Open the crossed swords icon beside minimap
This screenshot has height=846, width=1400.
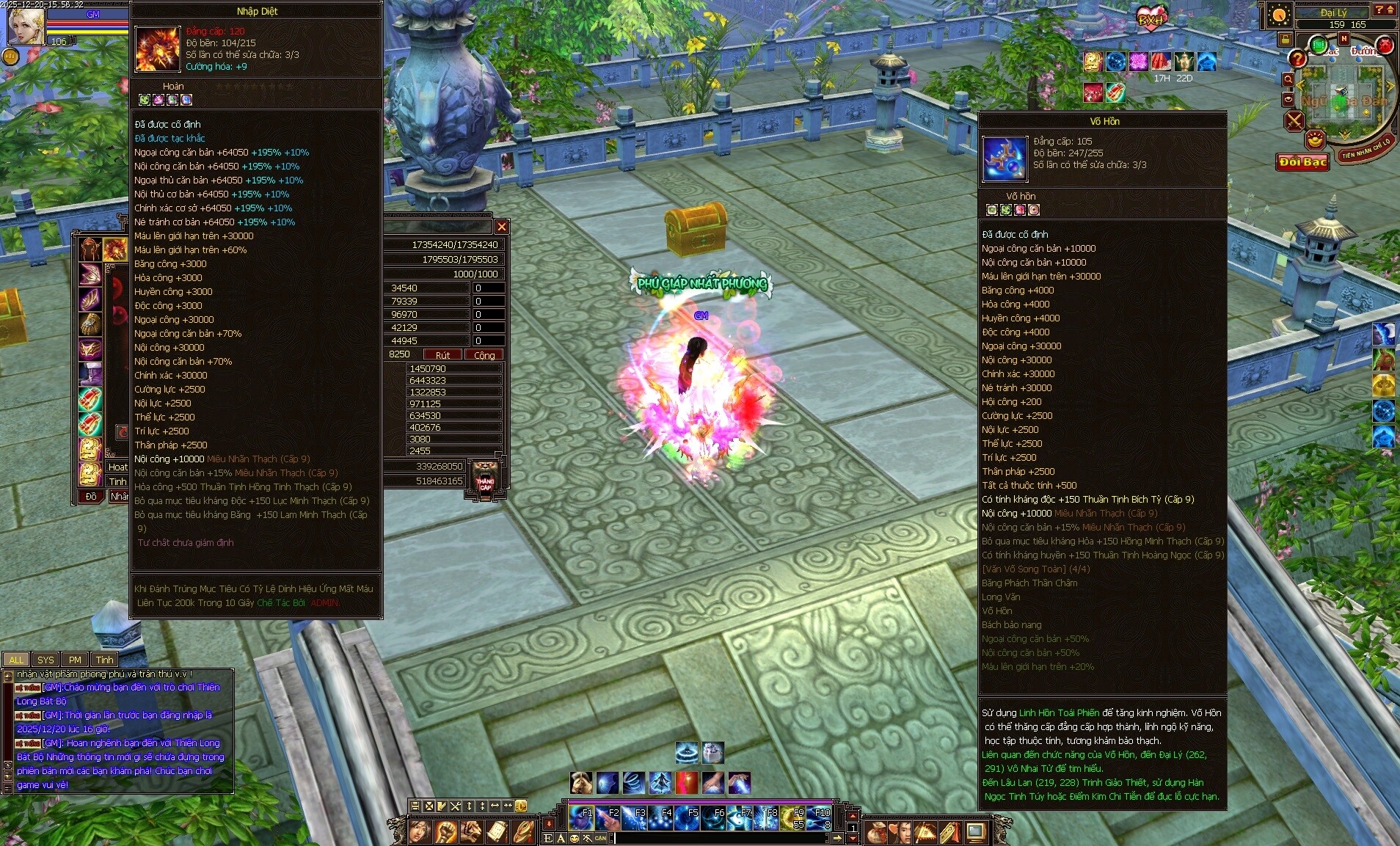pos(1294,121)
